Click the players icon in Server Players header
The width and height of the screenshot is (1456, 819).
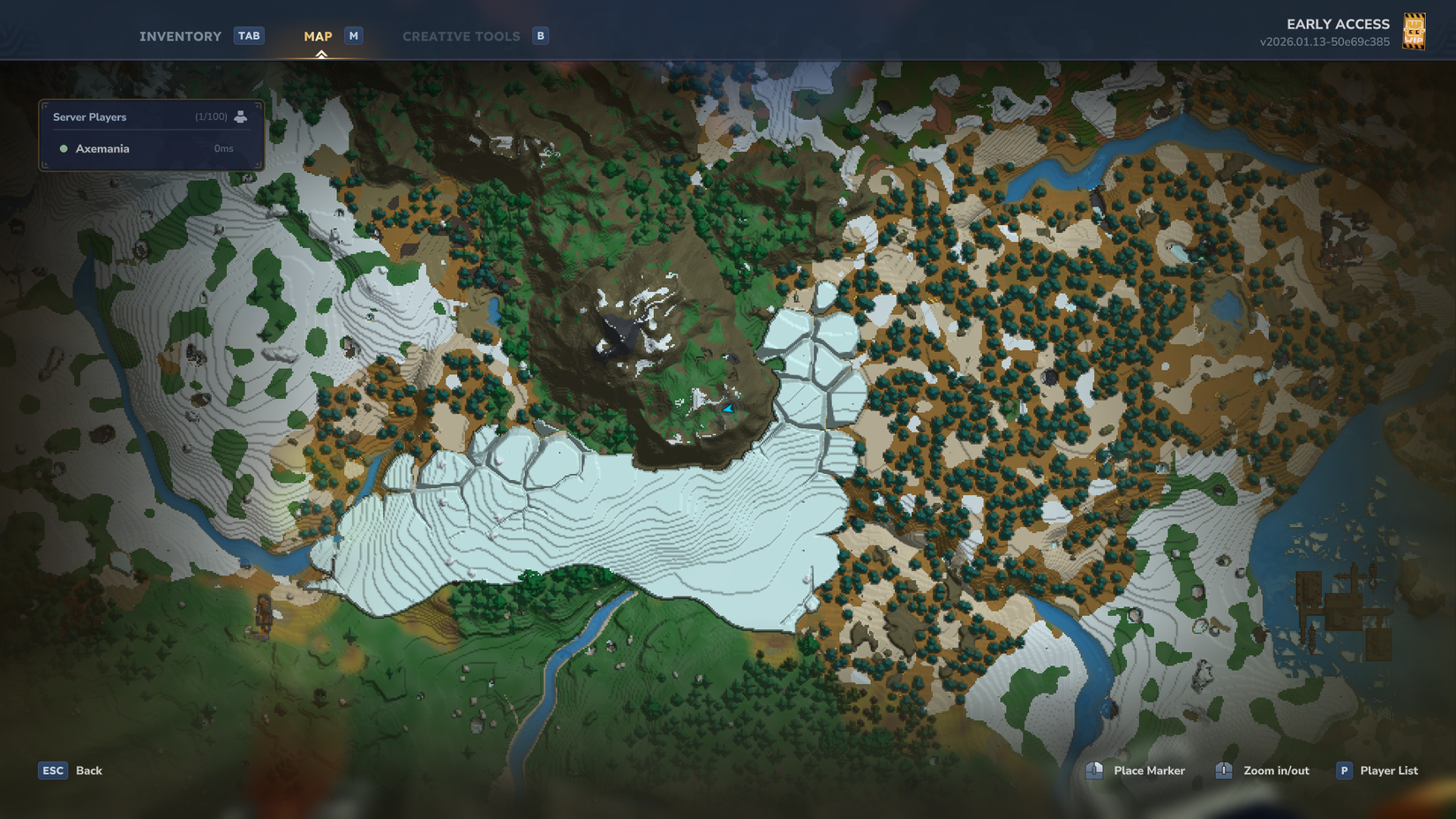(x=241, y=116)
